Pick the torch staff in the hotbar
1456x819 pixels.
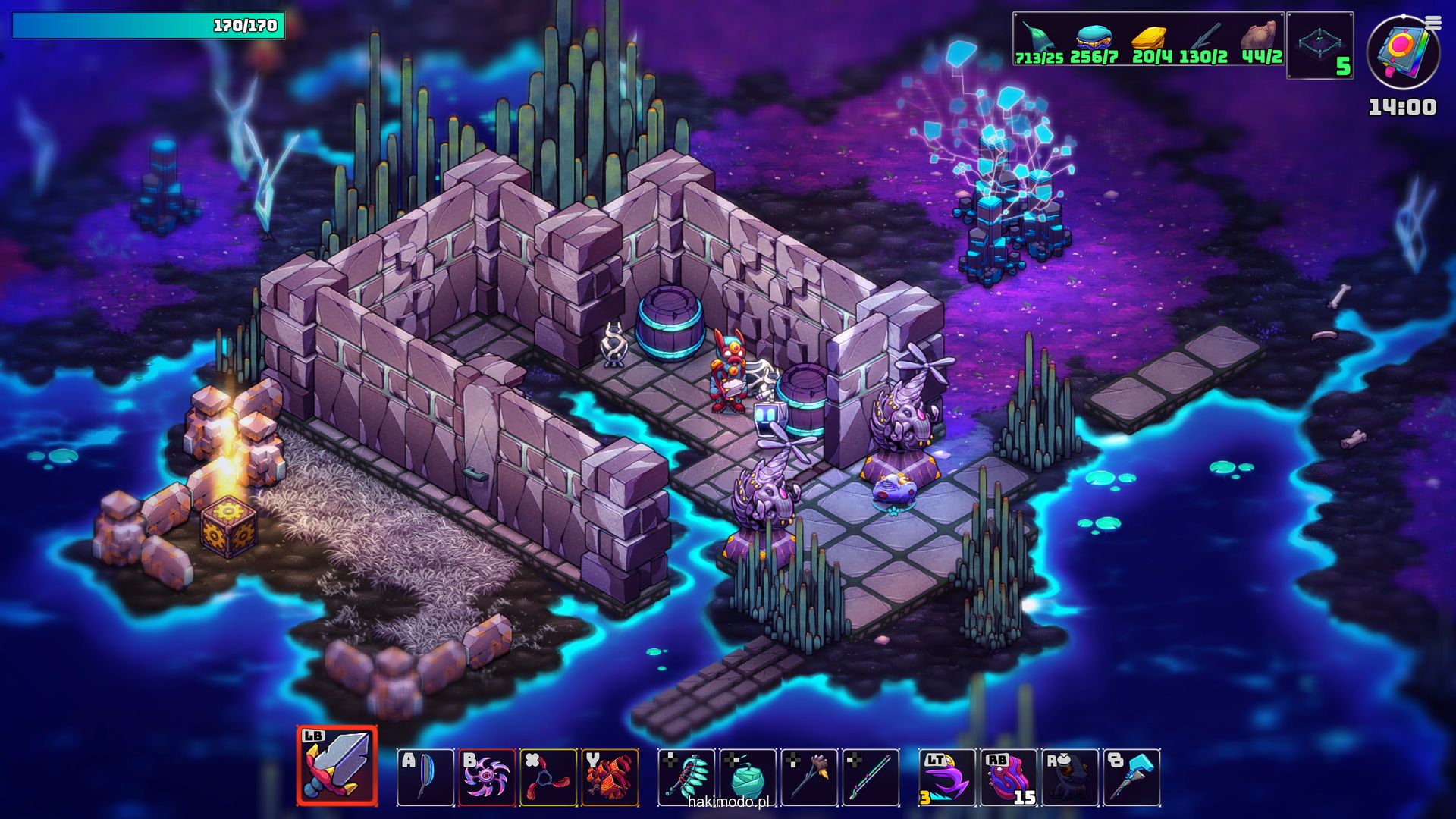click(x=809, y=777)
